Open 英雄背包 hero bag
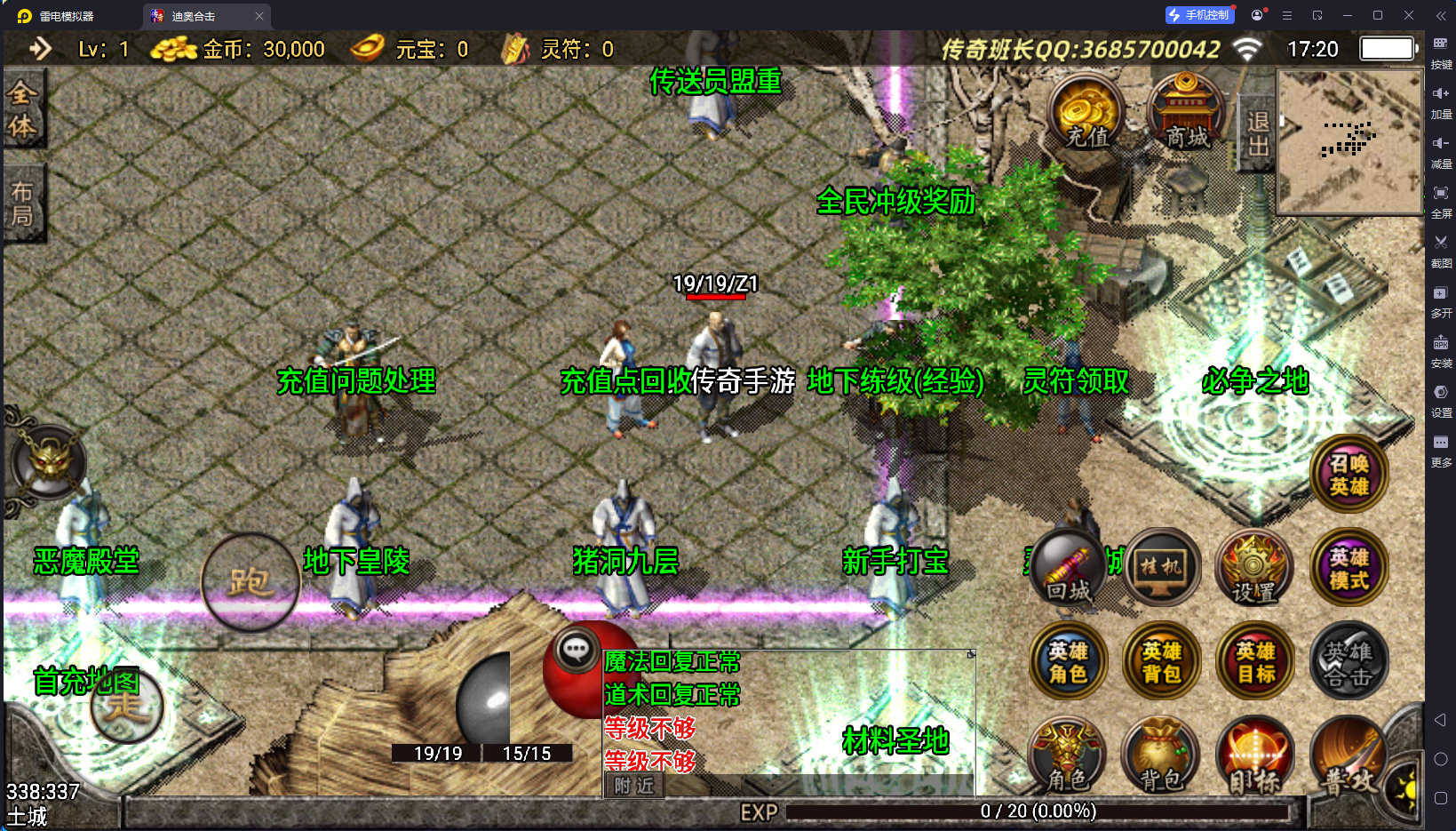 tap(1162, 662)
